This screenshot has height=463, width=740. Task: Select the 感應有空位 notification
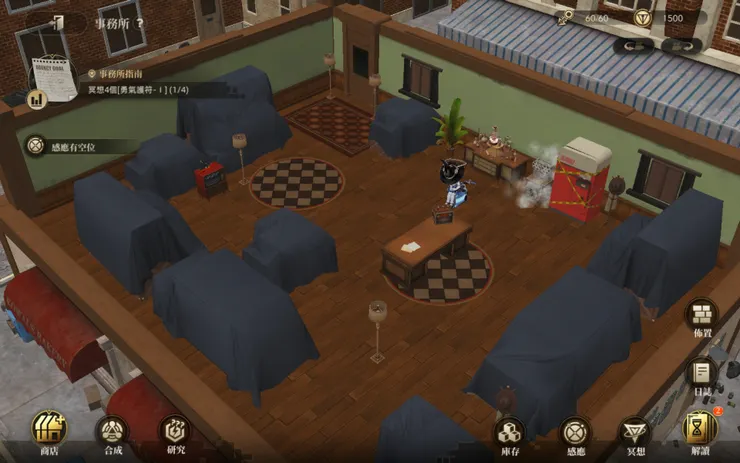tap(70, 146)
